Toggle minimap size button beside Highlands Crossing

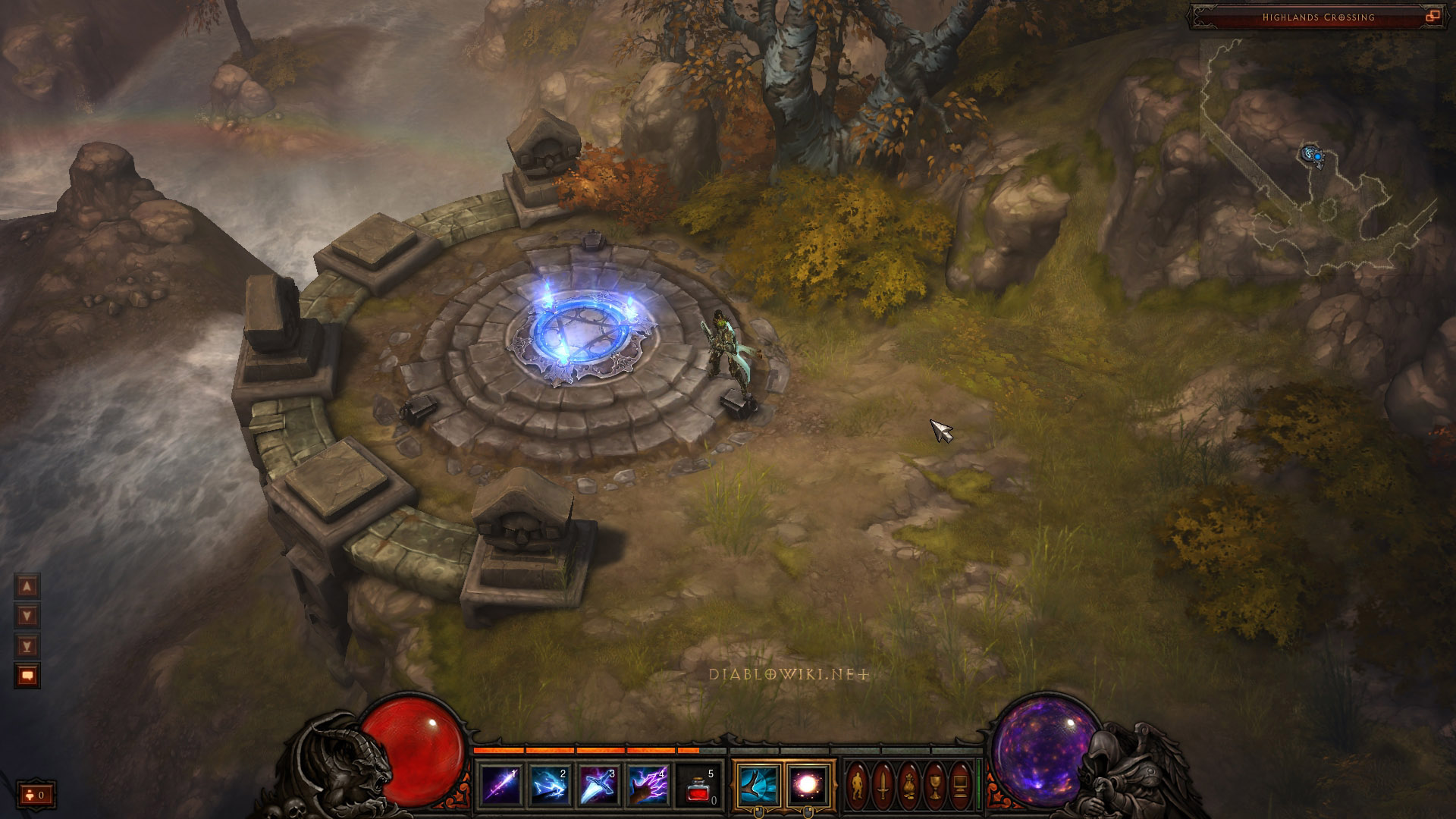[1432, 17]
